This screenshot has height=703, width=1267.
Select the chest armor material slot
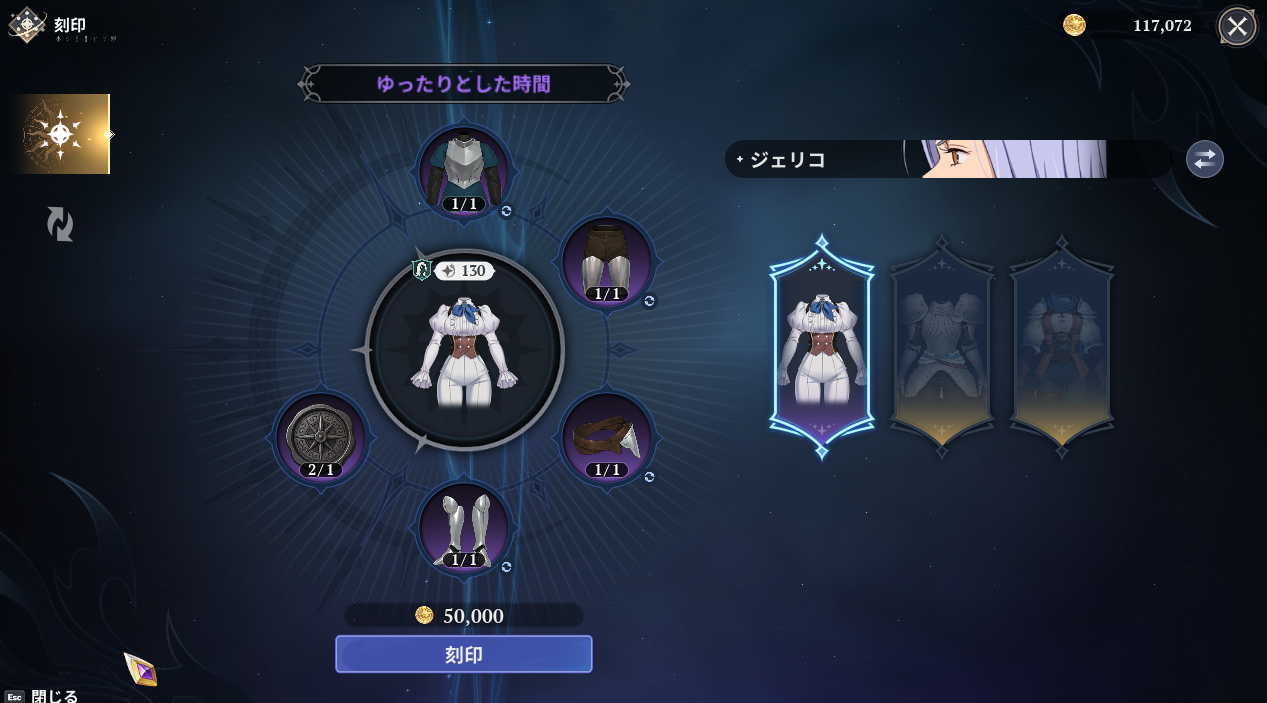pos(464,171)
